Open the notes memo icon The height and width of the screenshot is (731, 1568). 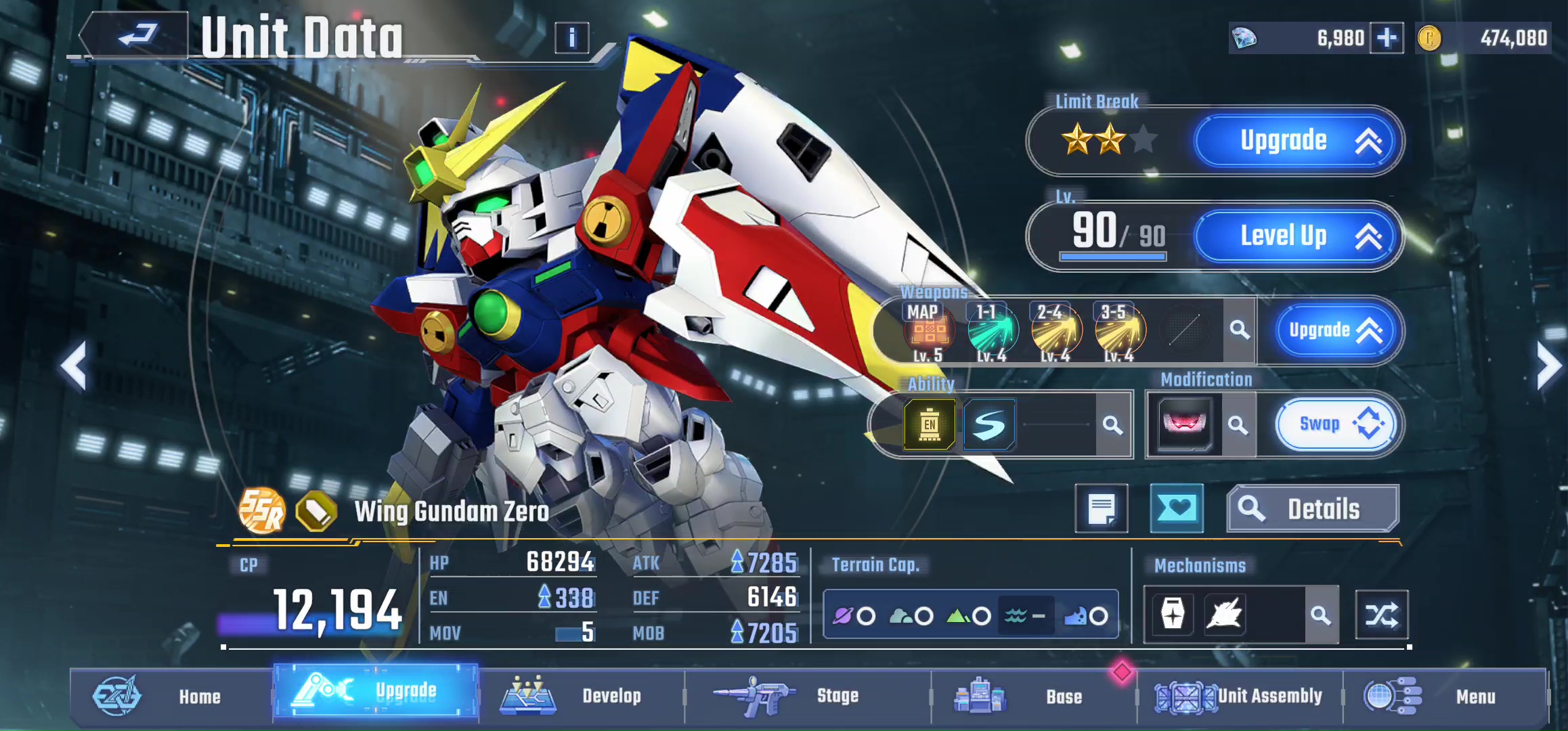click(1102, 508)
